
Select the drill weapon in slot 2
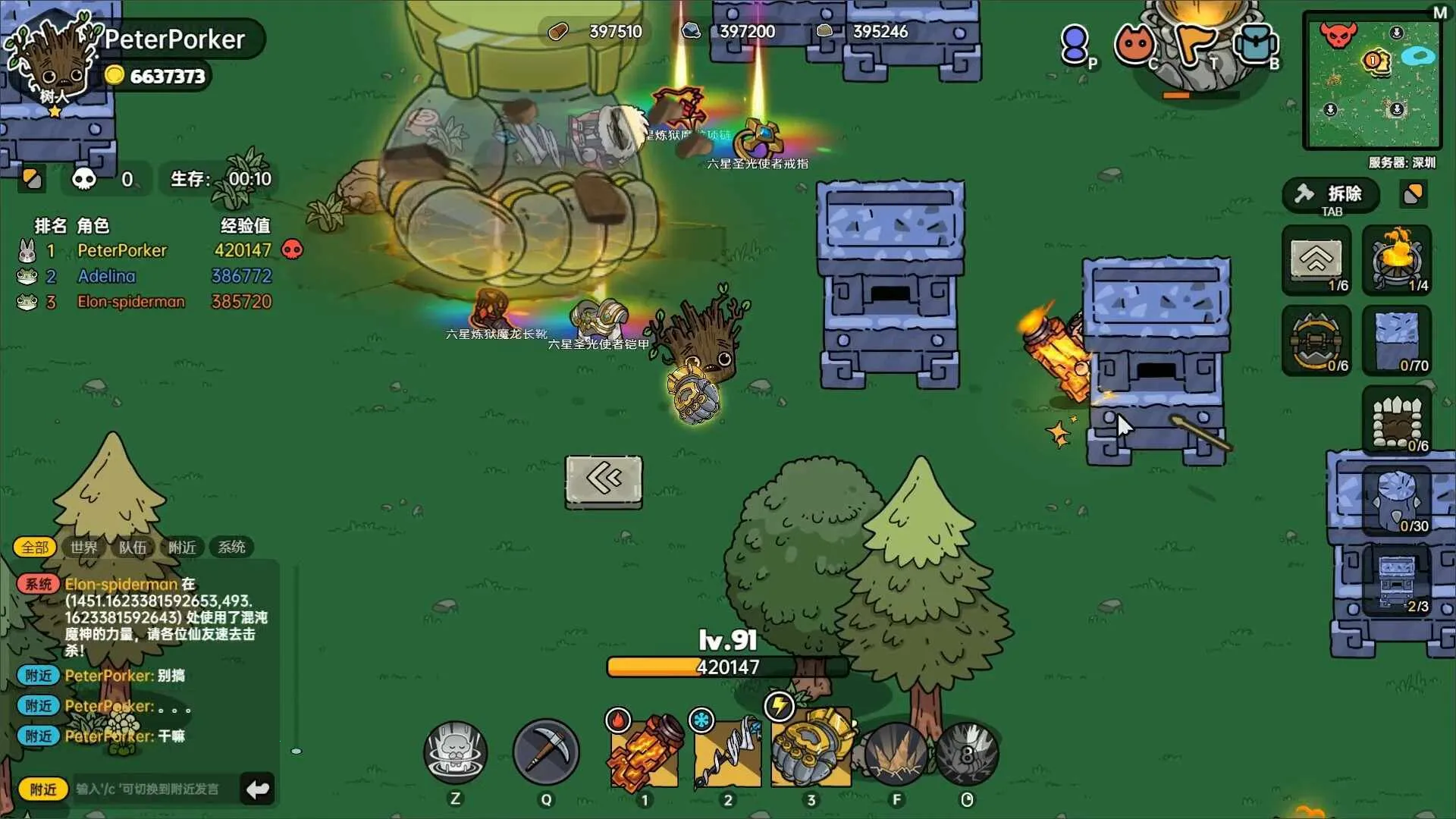coord(728,752)
